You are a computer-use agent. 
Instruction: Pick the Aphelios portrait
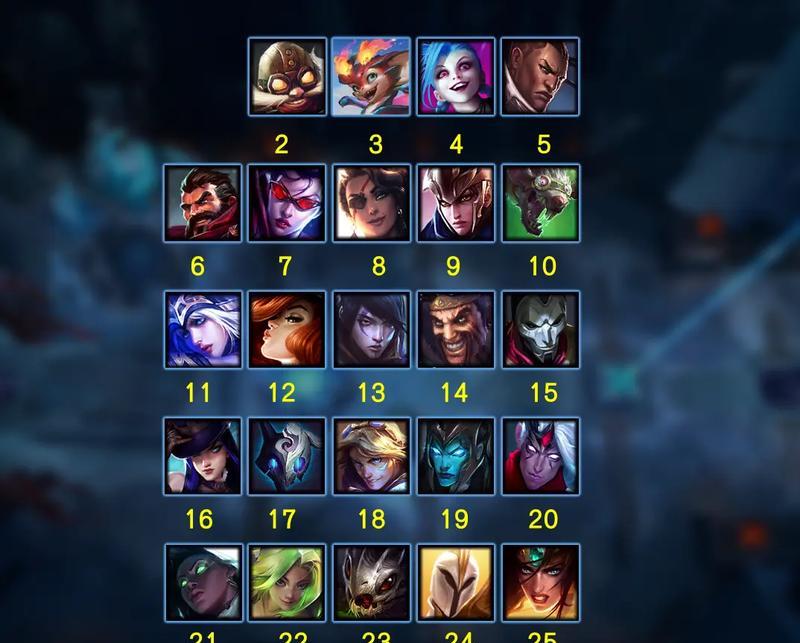pyautogui.click(x=371, y=330)
